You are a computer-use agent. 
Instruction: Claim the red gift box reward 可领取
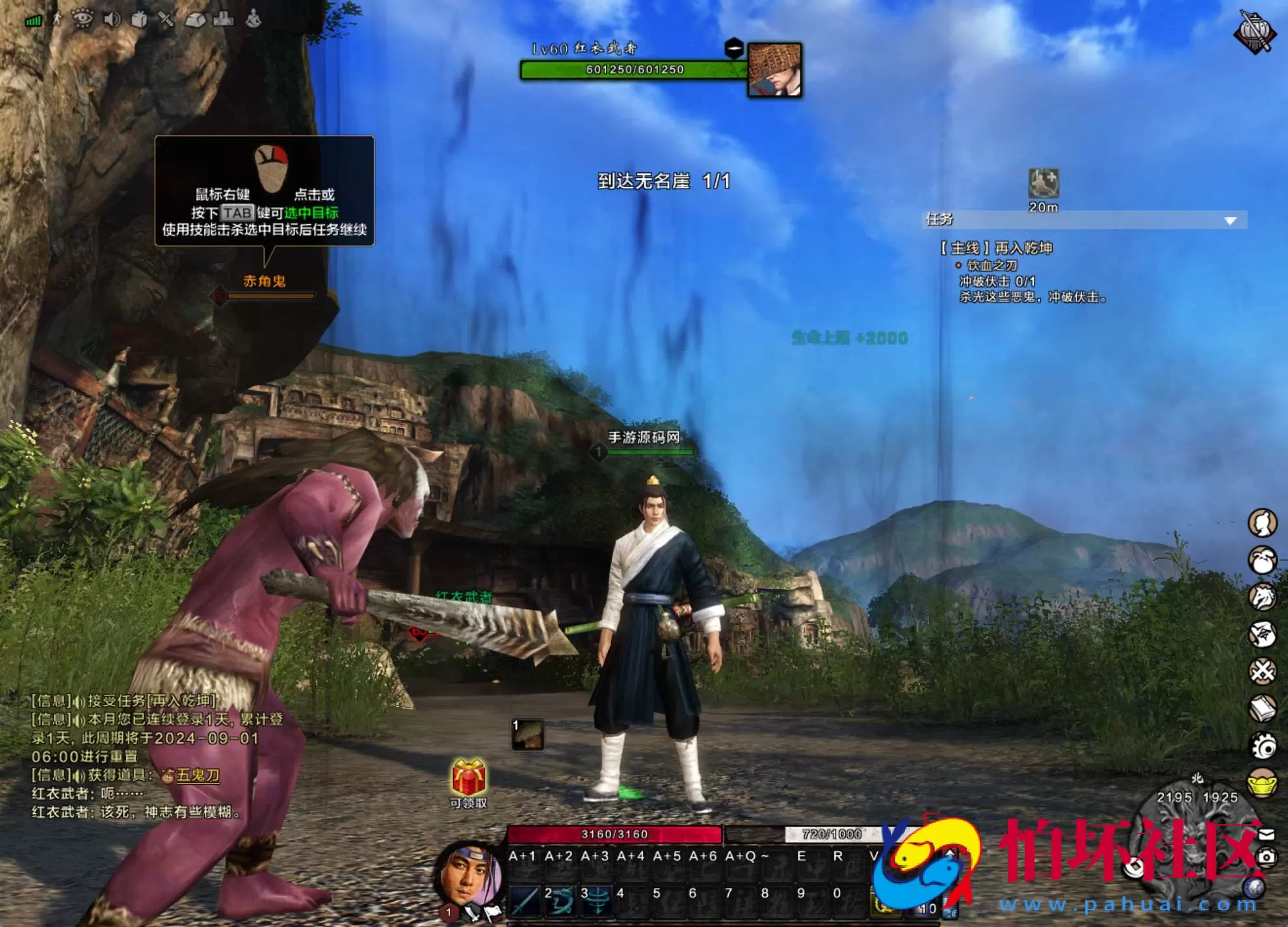469,779
